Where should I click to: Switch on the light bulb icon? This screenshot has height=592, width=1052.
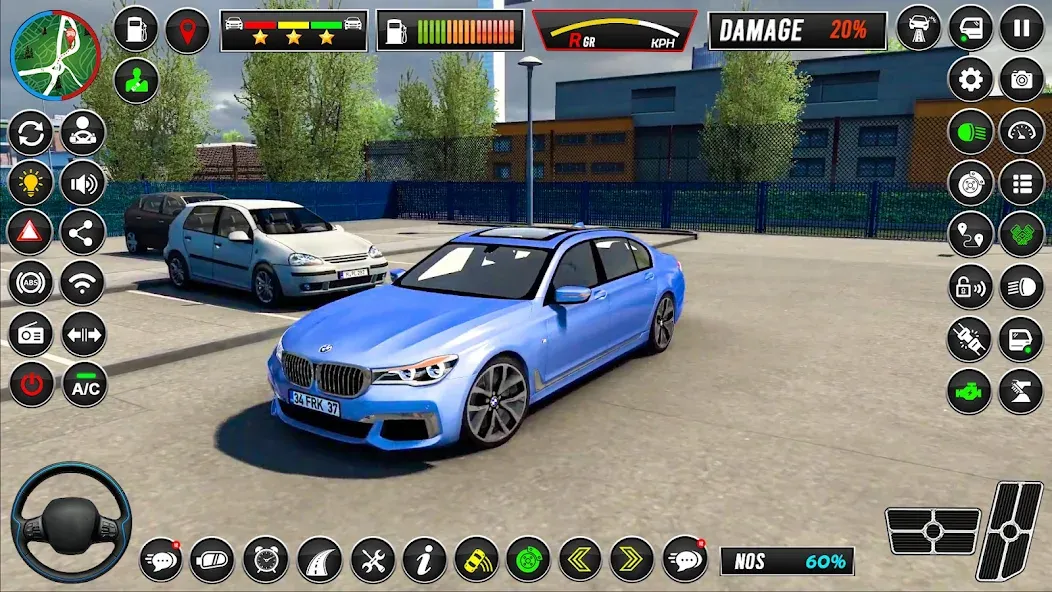[x=30, y=182]
